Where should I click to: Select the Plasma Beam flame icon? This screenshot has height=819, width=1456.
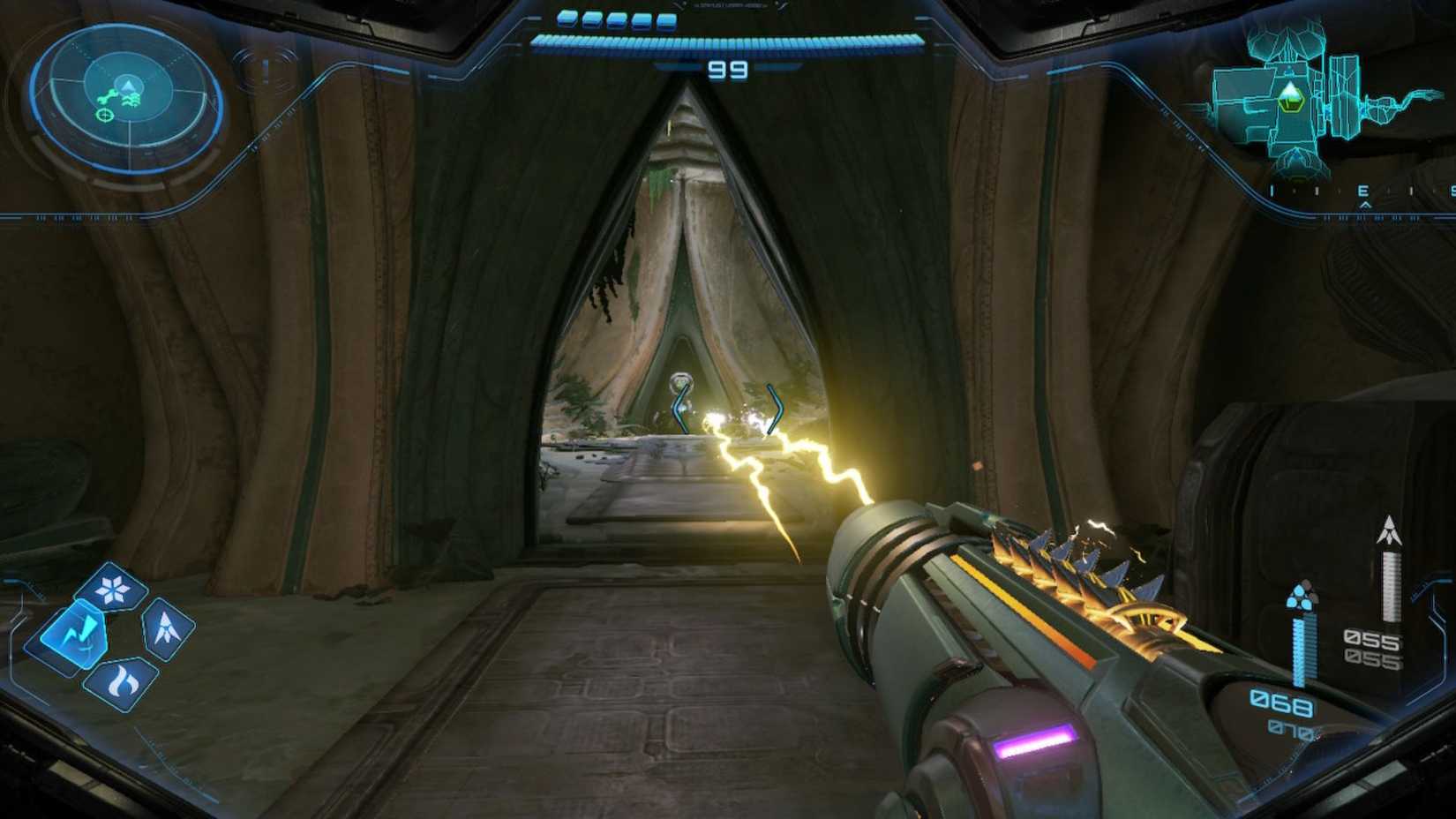coord(124,680)
